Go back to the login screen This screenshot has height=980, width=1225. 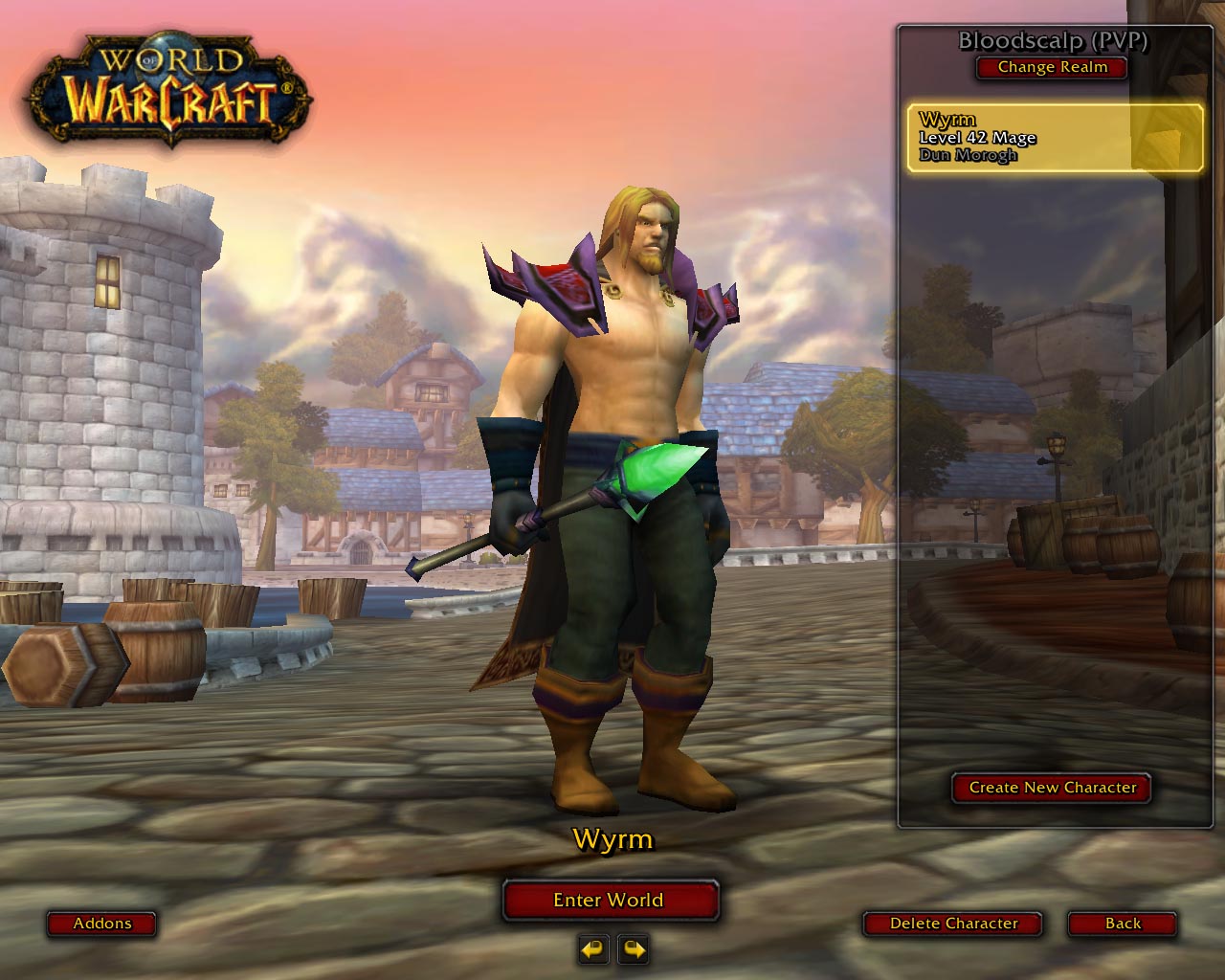[1123, 924]
